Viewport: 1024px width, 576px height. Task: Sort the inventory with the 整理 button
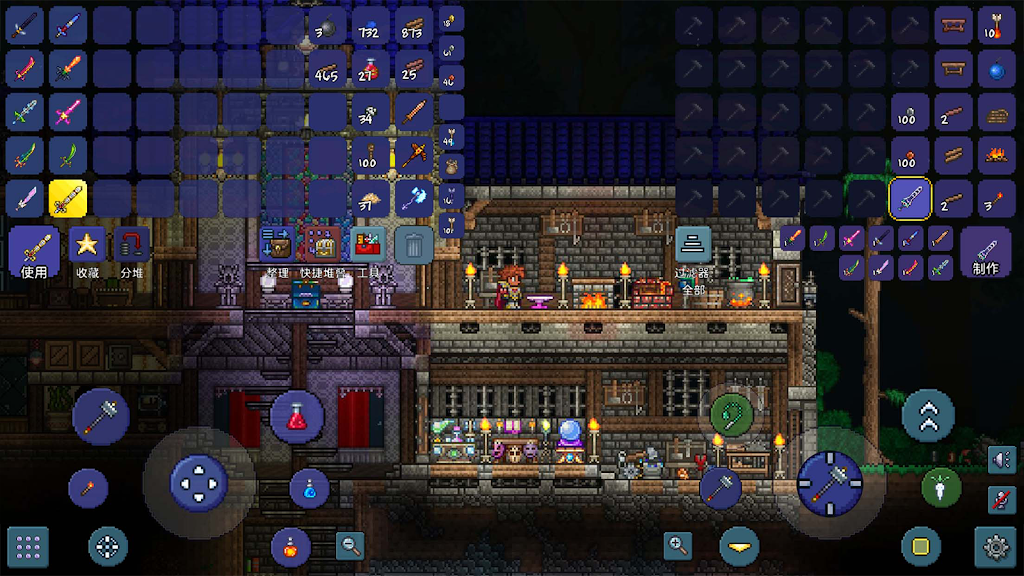277,245
